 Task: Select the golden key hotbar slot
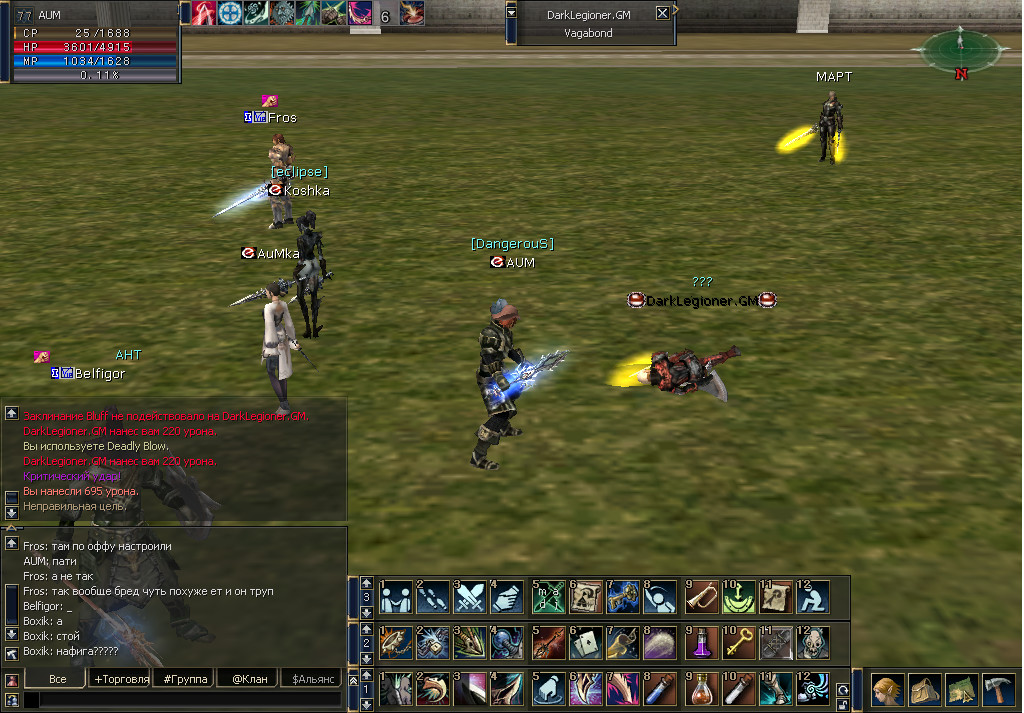click(739, 642)
